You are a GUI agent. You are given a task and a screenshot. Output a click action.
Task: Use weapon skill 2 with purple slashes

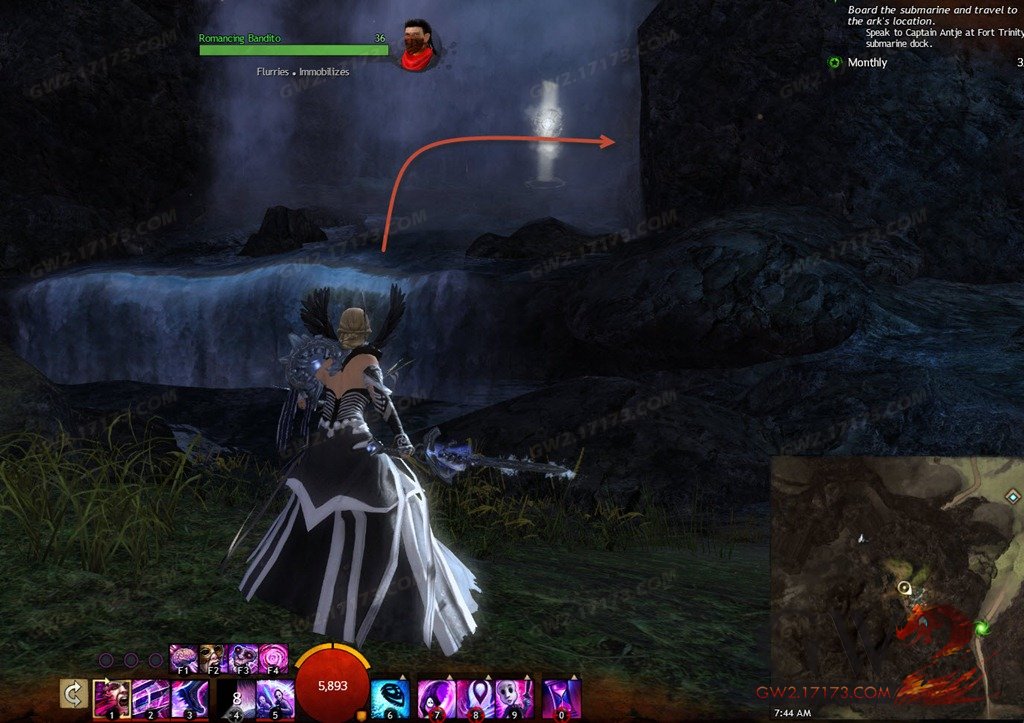(150, 698)
